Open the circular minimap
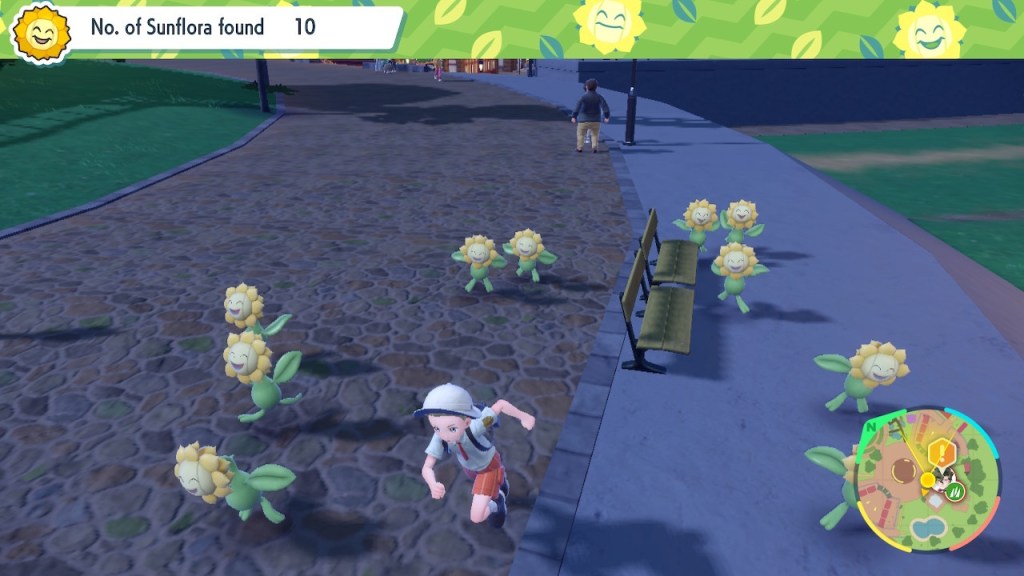 point(925,480)
